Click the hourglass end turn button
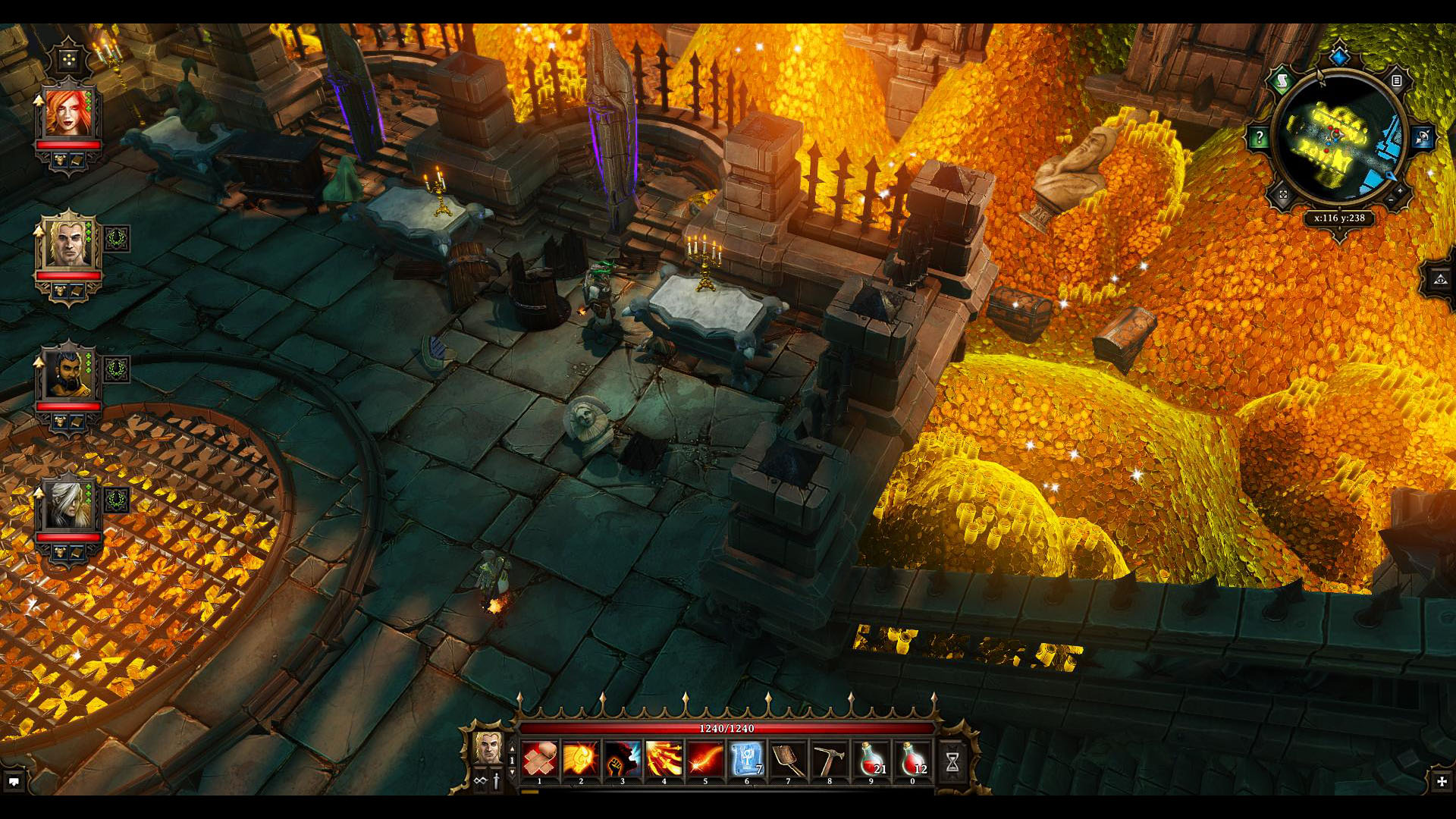Viewport: 1456px width, 819px height. pyautogui.click(x=952, y=761)
